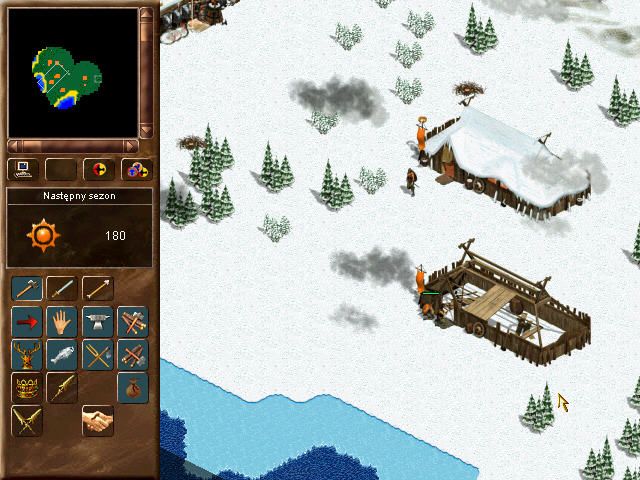
Task: Select the three shields group icon
Action: pyautogui.click(x=135, y=169)
